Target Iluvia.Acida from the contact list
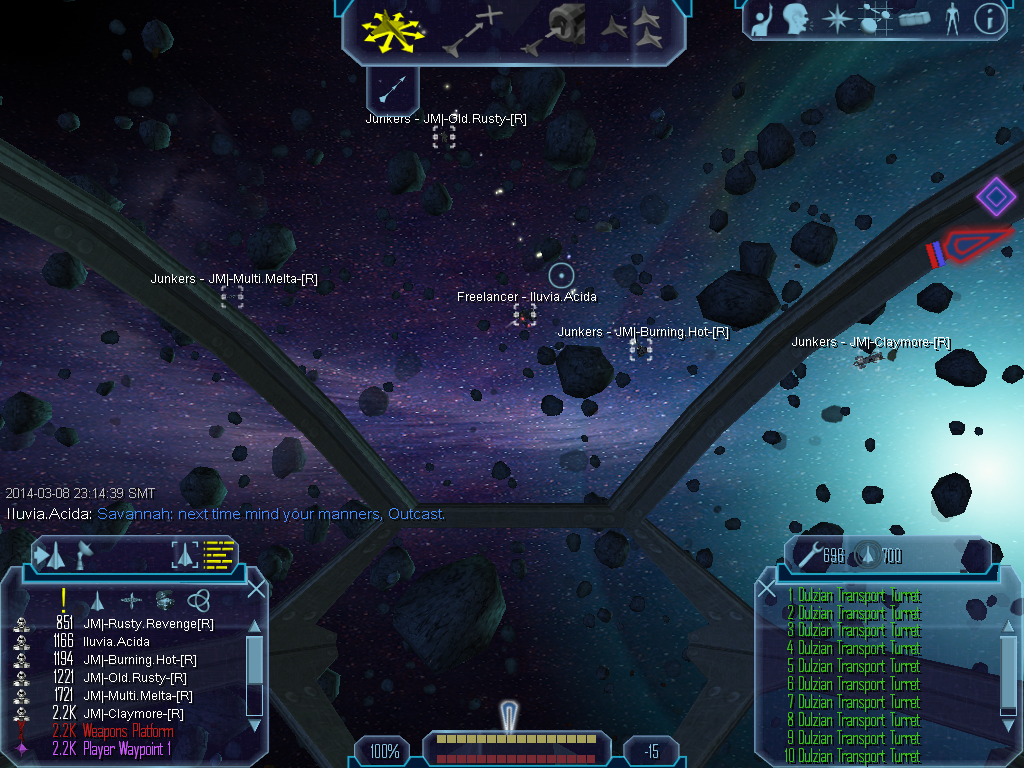1024x768 pixels. tap(116, 642)
